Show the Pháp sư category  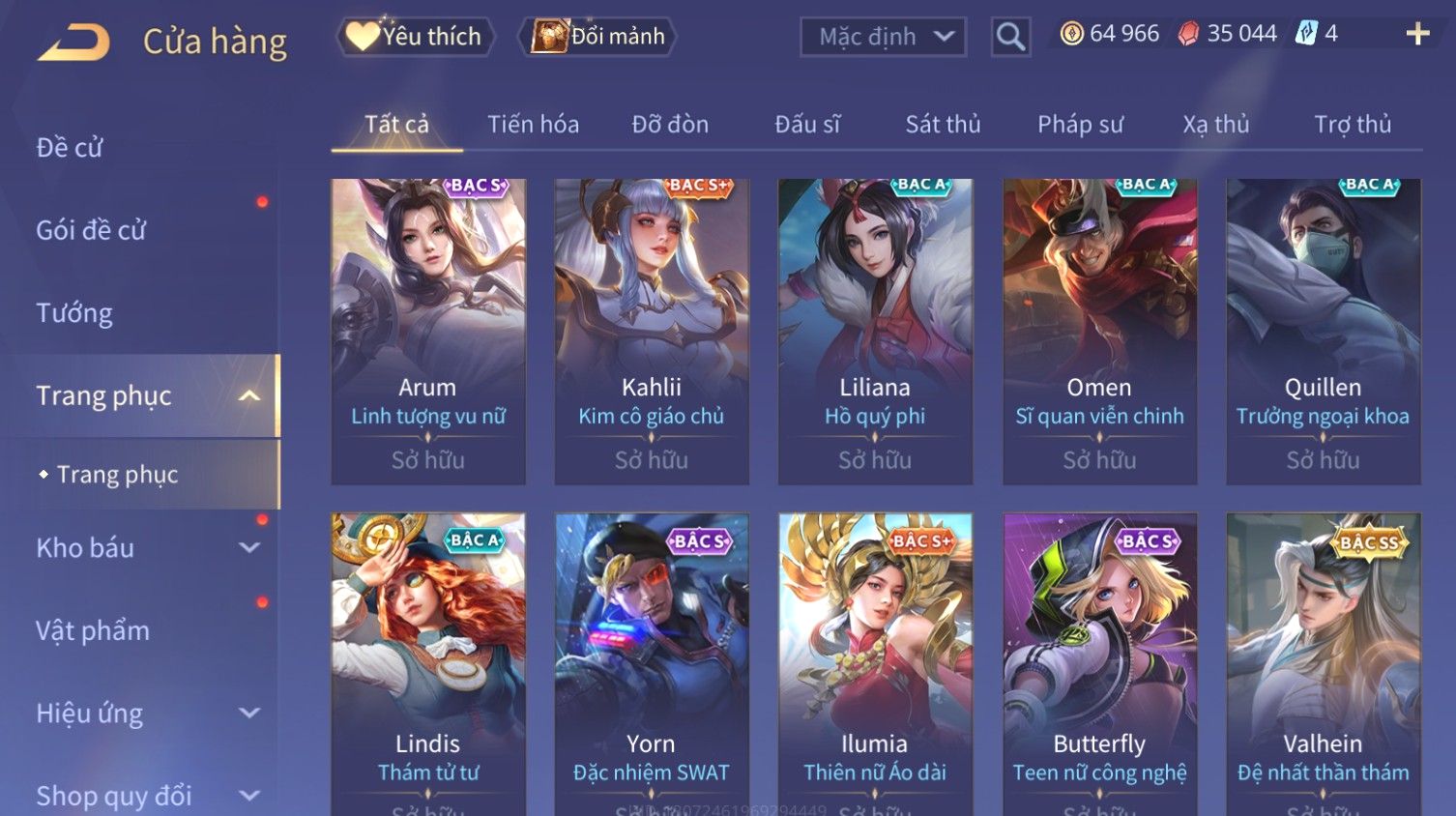tap(1080, 125)
